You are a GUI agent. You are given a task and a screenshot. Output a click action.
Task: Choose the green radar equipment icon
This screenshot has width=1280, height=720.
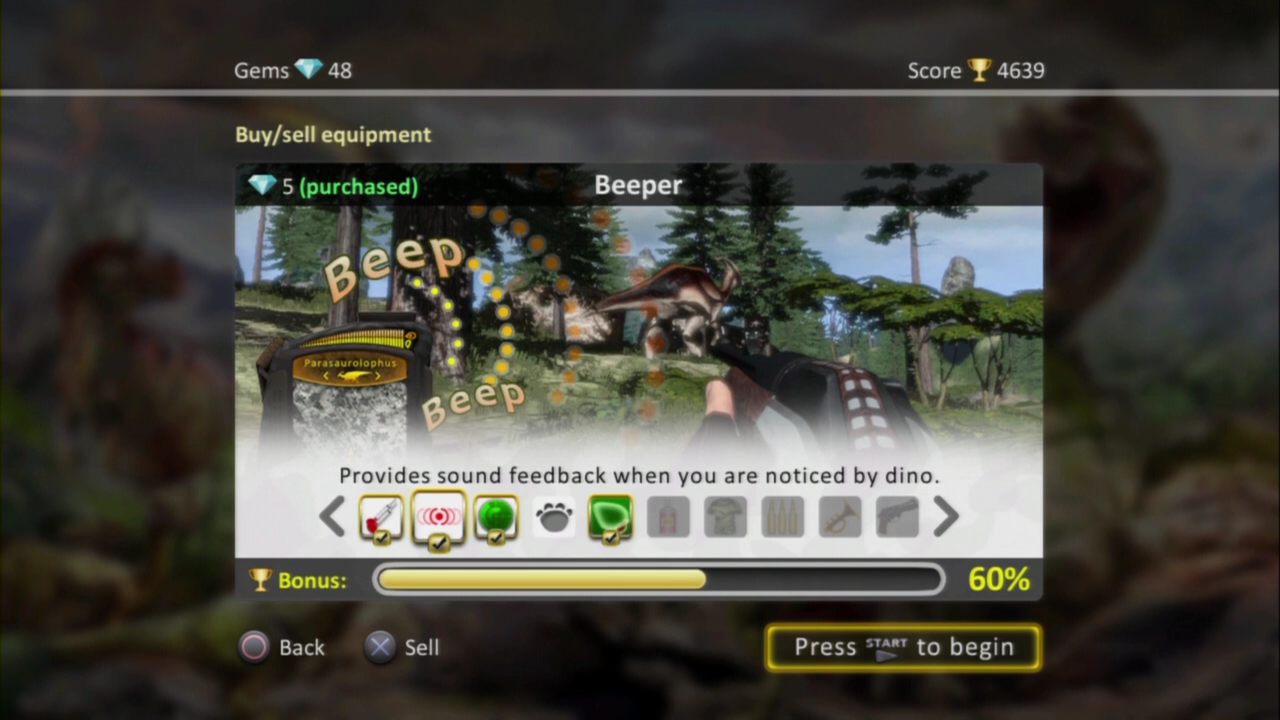point(496,517)
